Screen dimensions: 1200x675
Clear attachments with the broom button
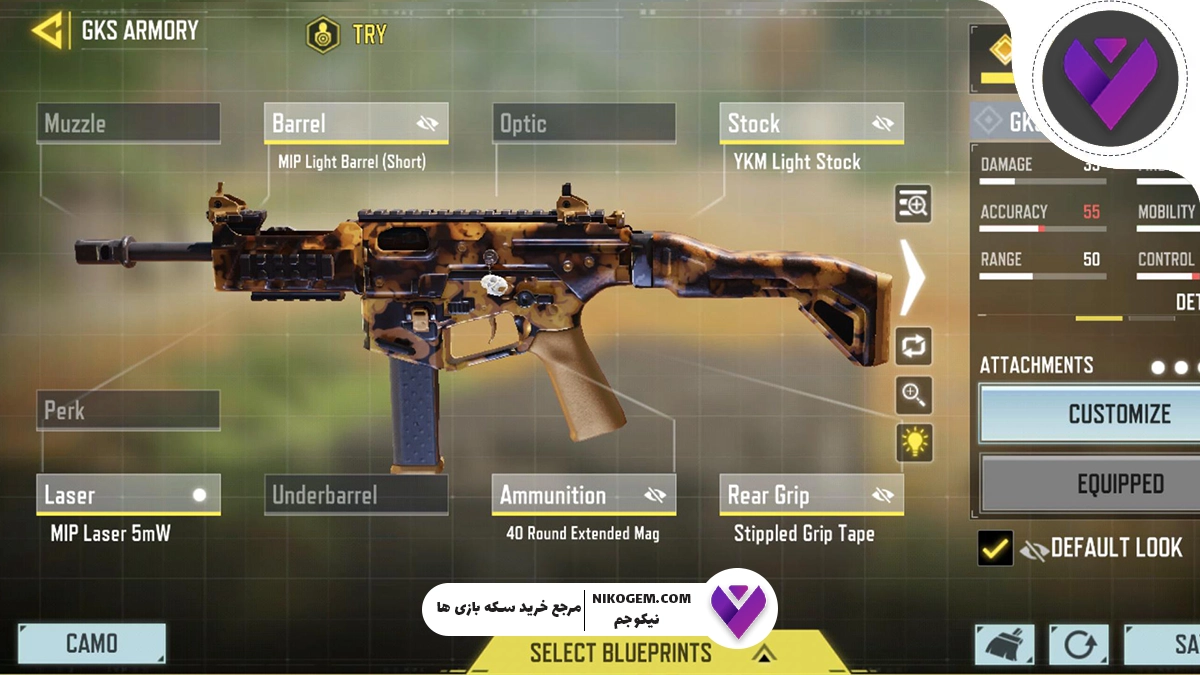point(1004,645)
